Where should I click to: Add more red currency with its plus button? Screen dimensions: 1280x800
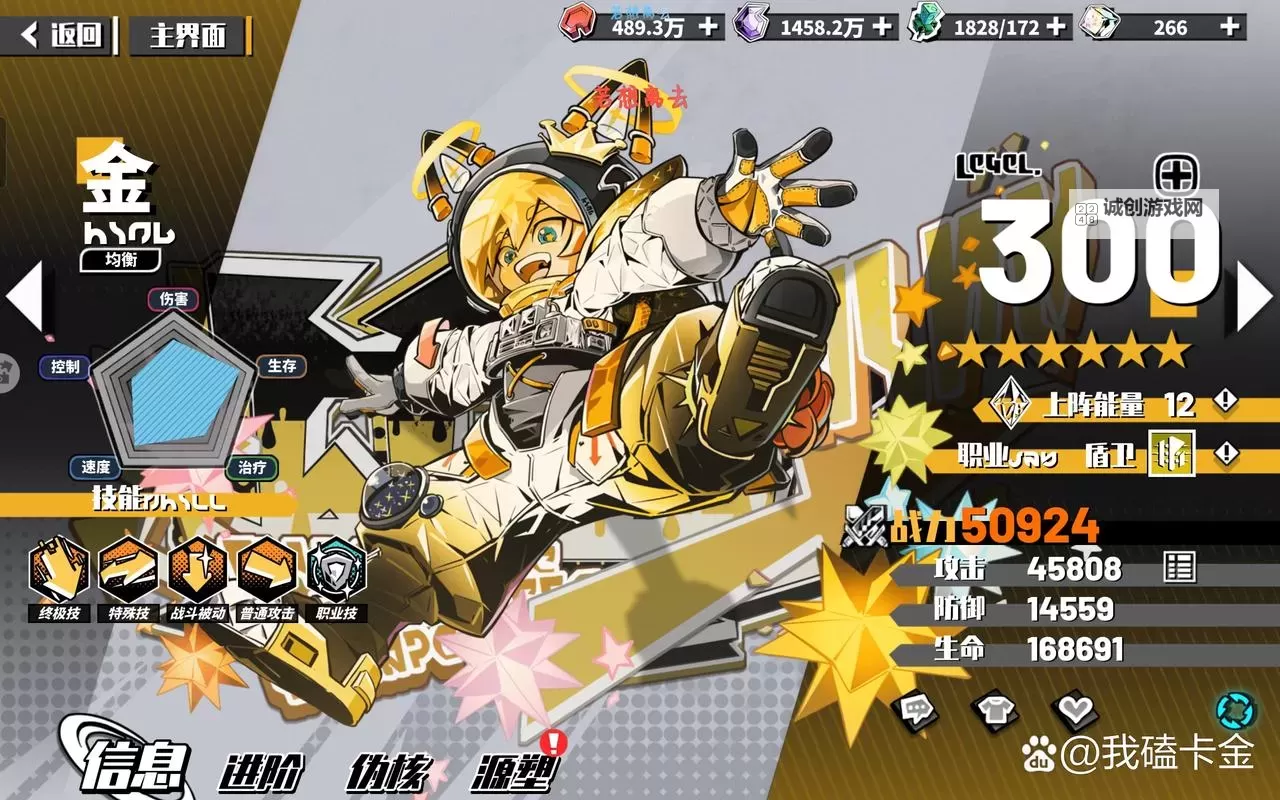708,26
